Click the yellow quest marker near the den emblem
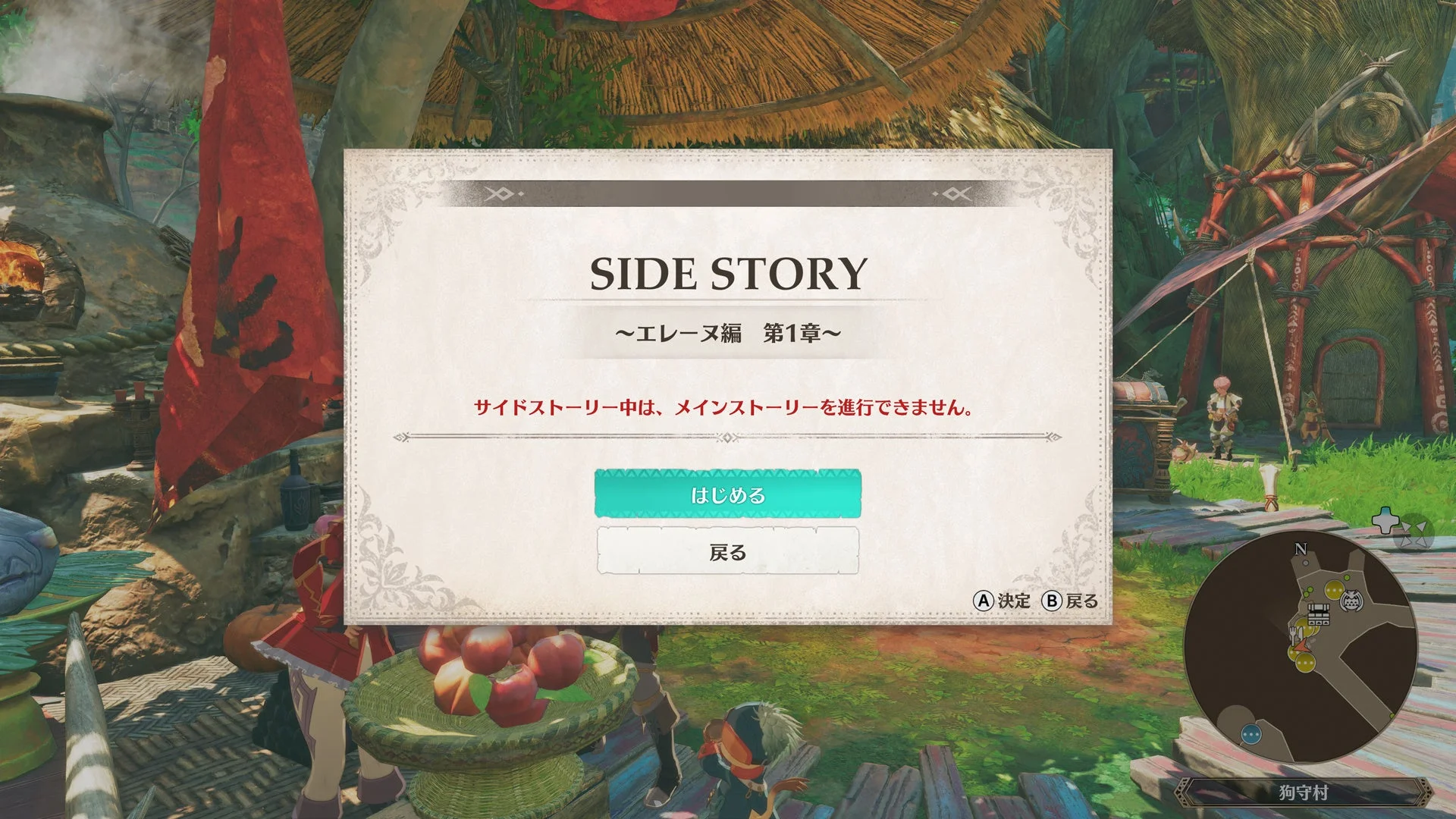The height and width of the screenshot is (819, 1456). tap(1332, 589)
